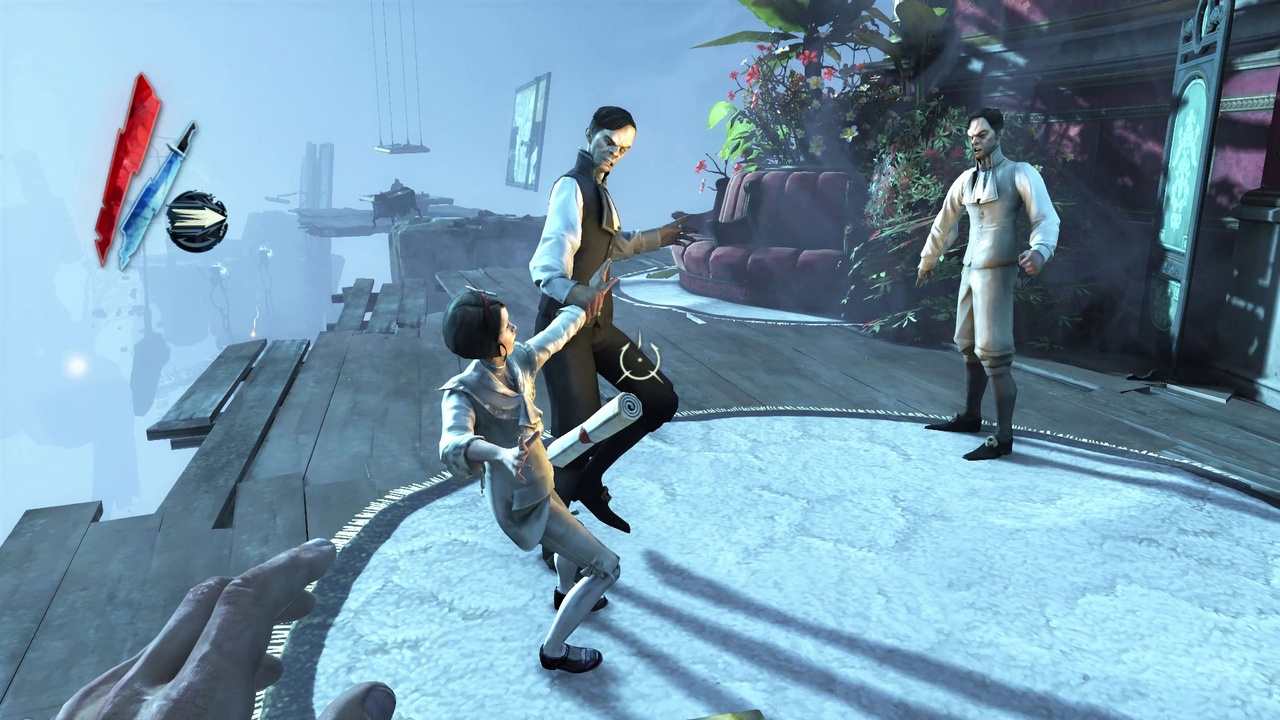Click the center dot of the reticle
Screen dimensions: 1280x720
638,358
